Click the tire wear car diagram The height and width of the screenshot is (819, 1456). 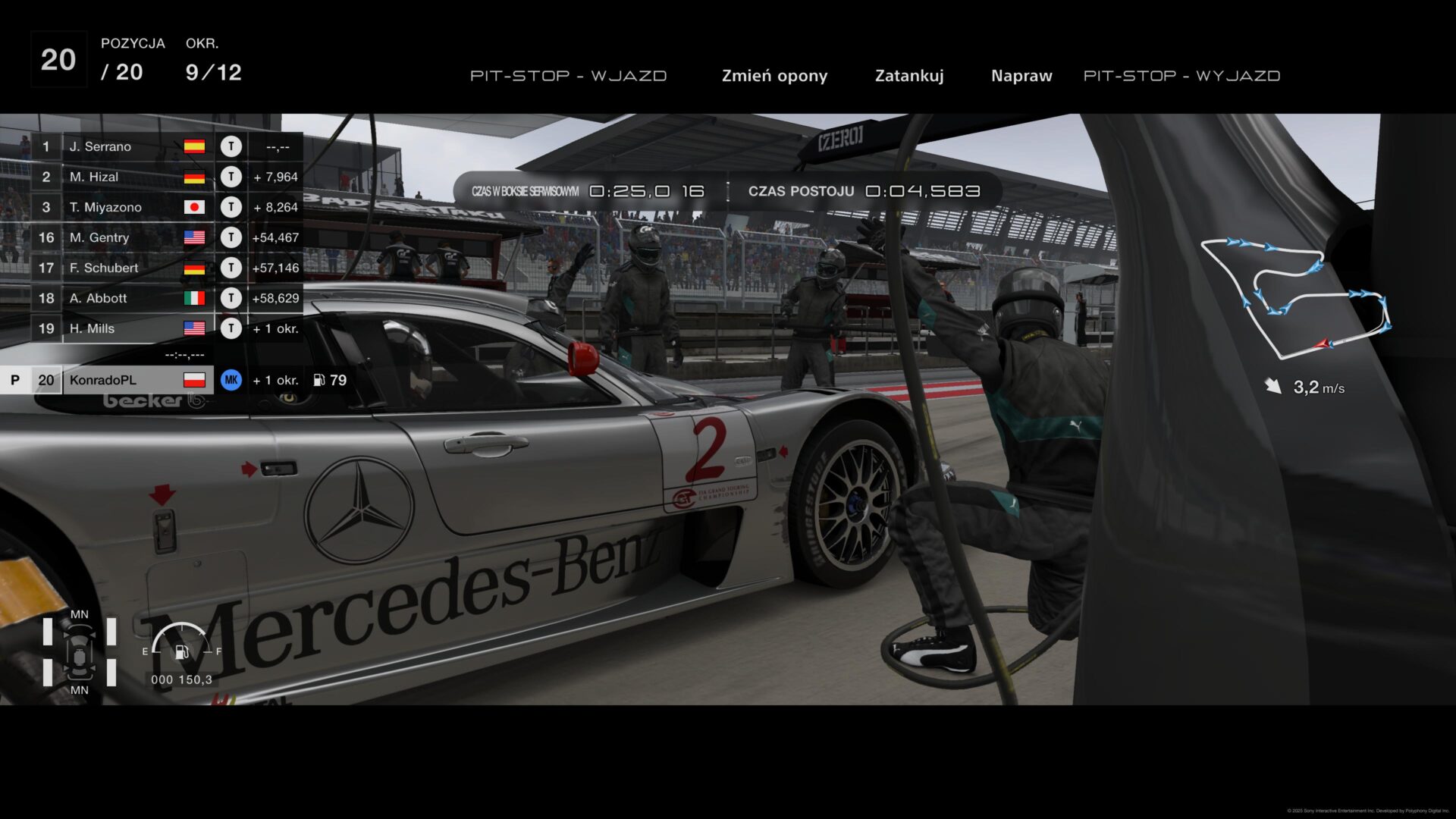[x=80, y=652]
